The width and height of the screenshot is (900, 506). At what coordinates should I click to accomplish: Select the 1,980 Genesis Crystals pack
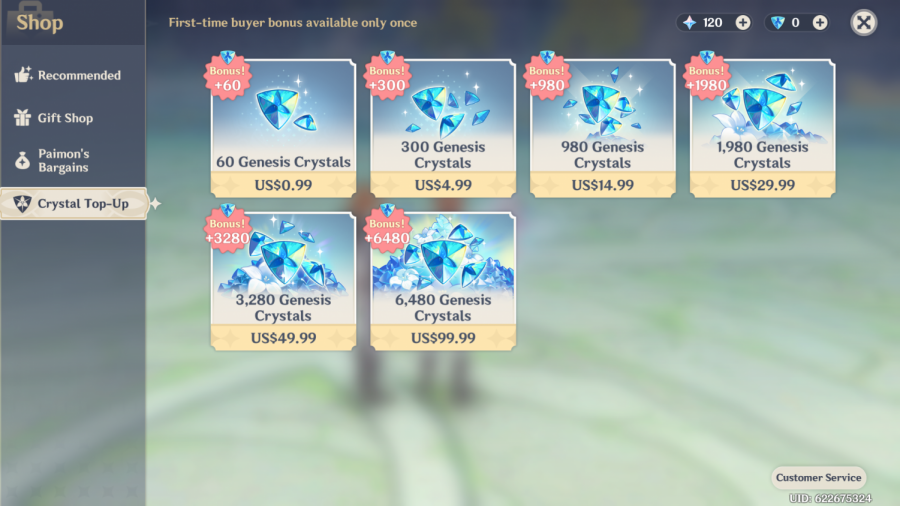pyautogui.click(x=762, y=127)
